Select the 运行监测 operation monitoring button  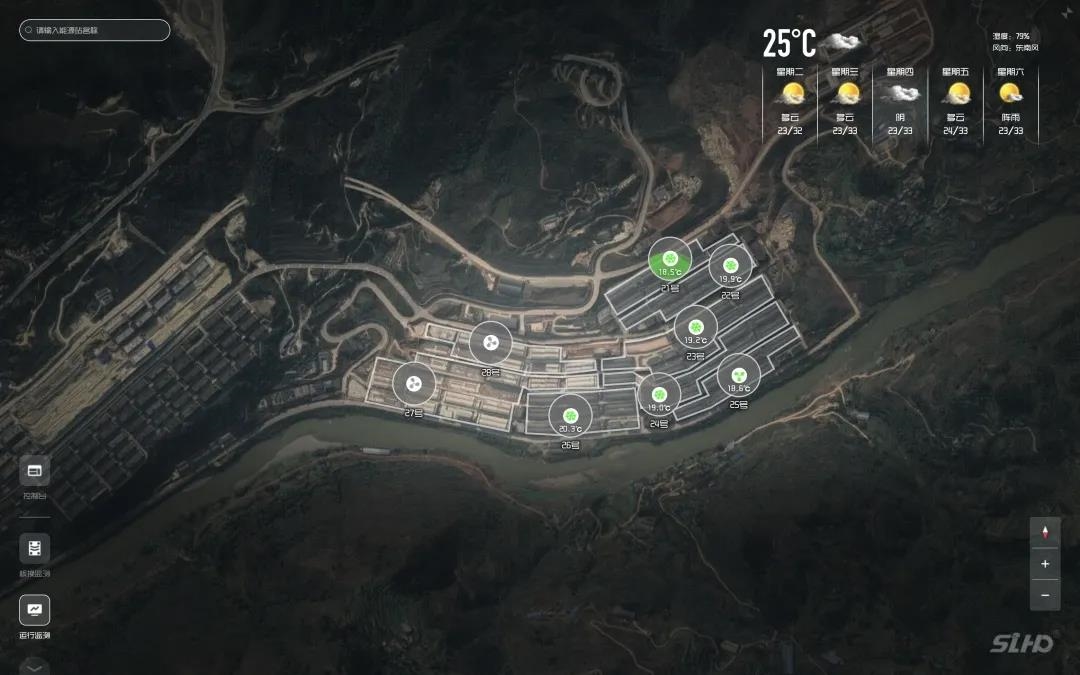tap(35, 610)
